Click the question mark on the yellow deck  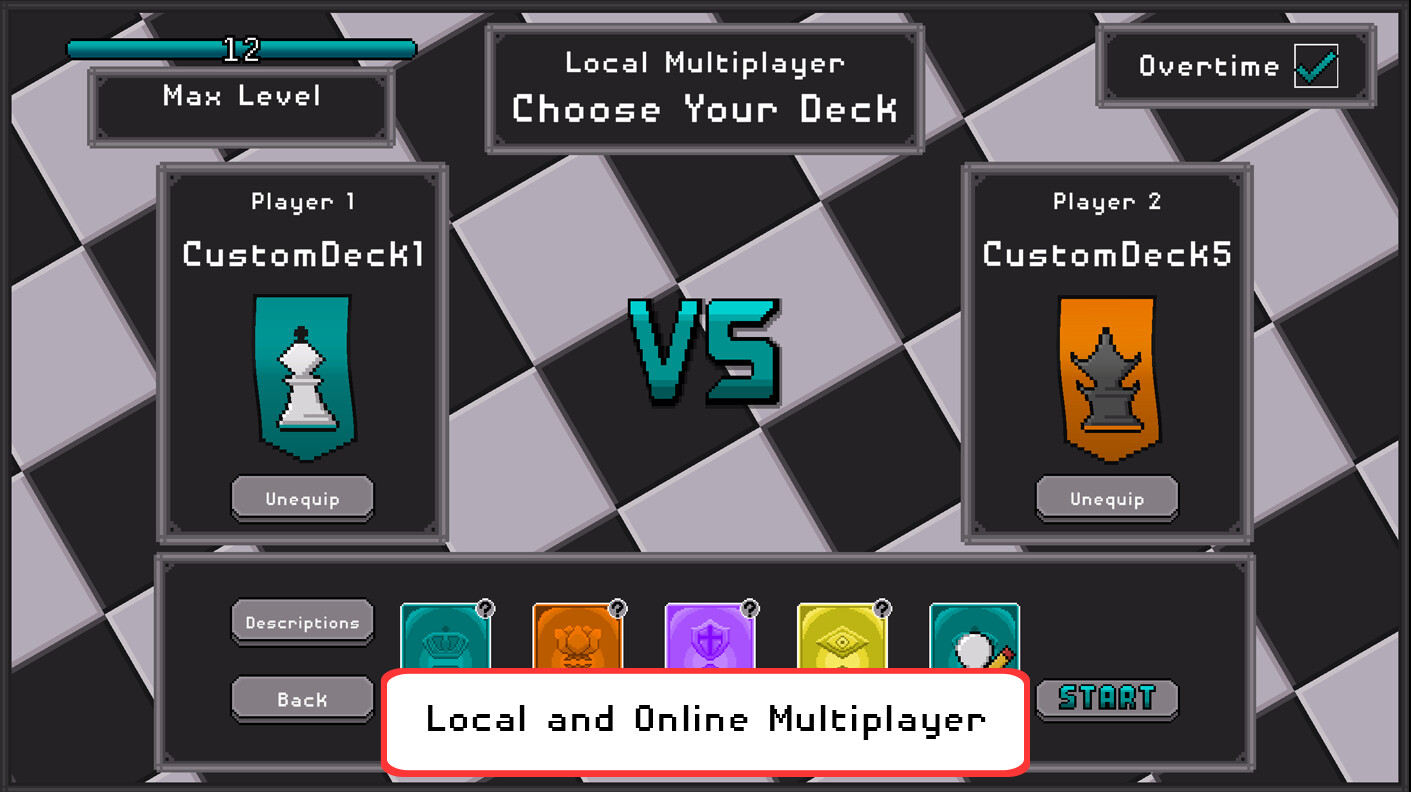click(881, 605)
